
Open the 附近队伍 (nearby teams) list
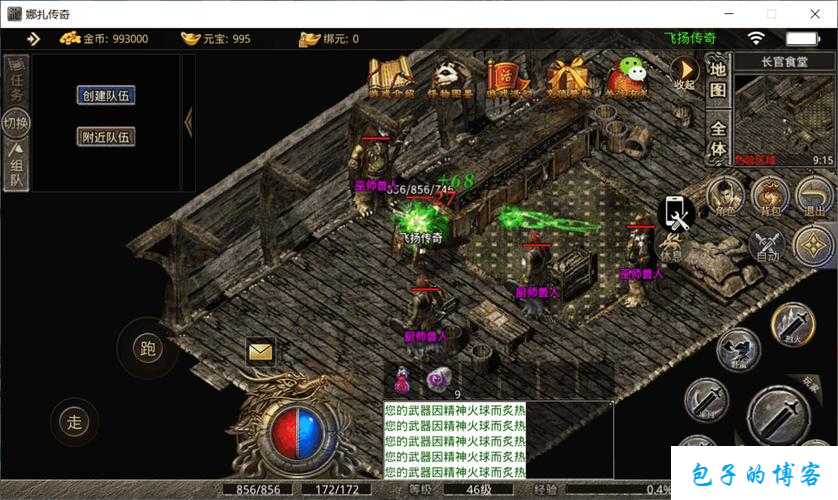click(106, 137)
